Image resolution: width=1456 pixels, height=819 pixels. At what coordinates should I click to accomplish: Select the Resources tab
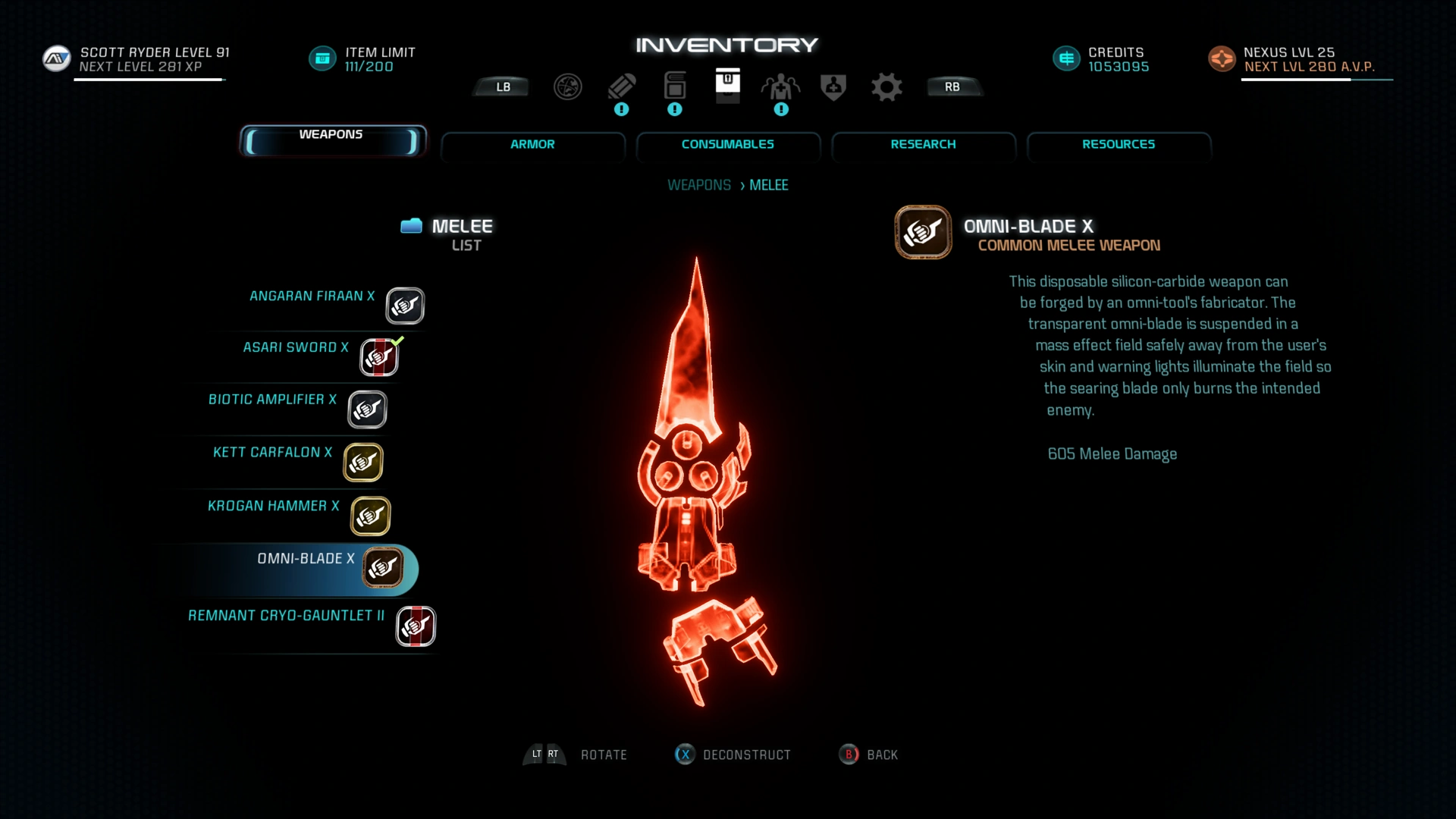(1119, 144)
